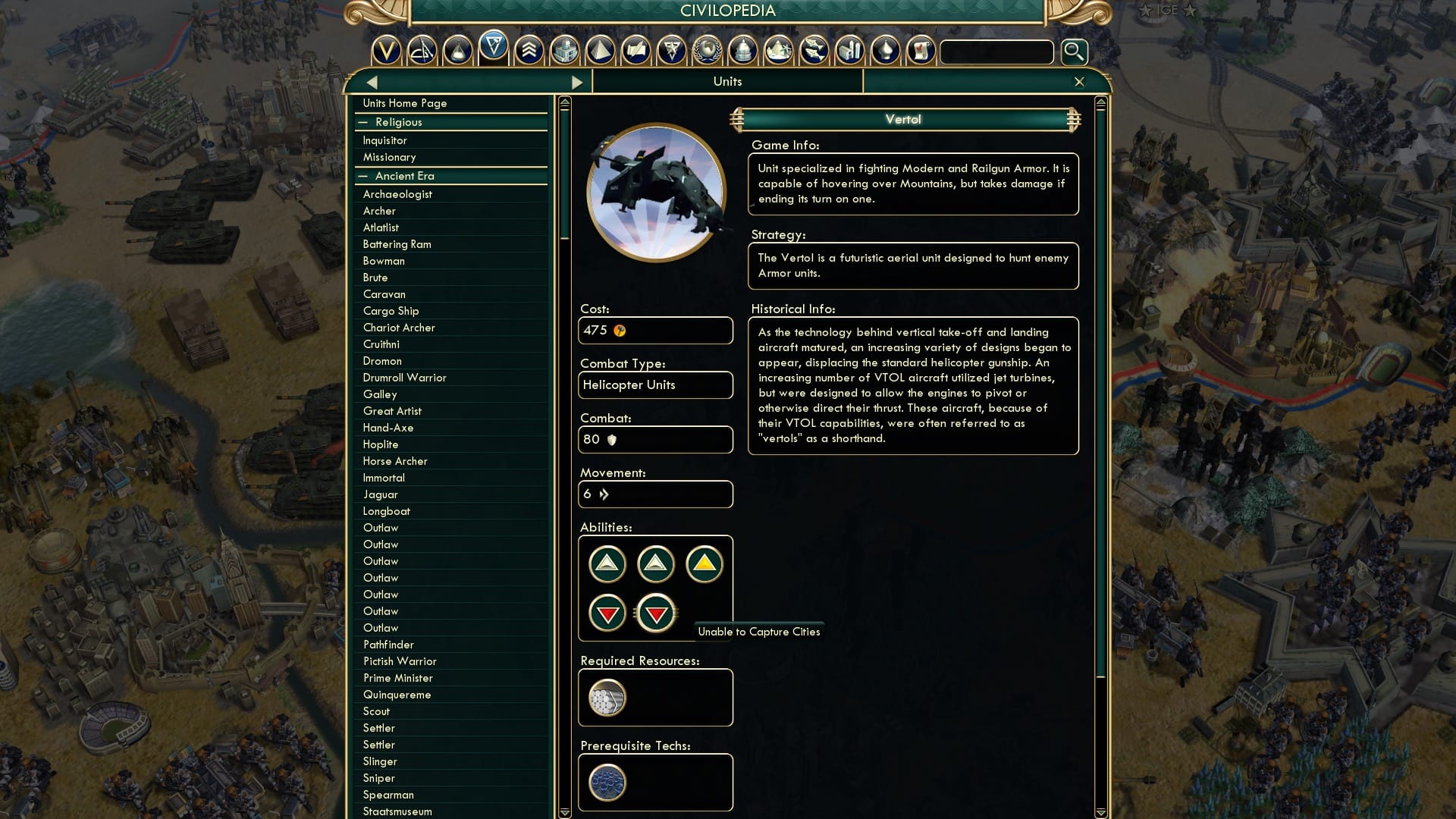Screen dimensions: 1456x819
Task: Click the Units tab header
Action: point(727,81)
